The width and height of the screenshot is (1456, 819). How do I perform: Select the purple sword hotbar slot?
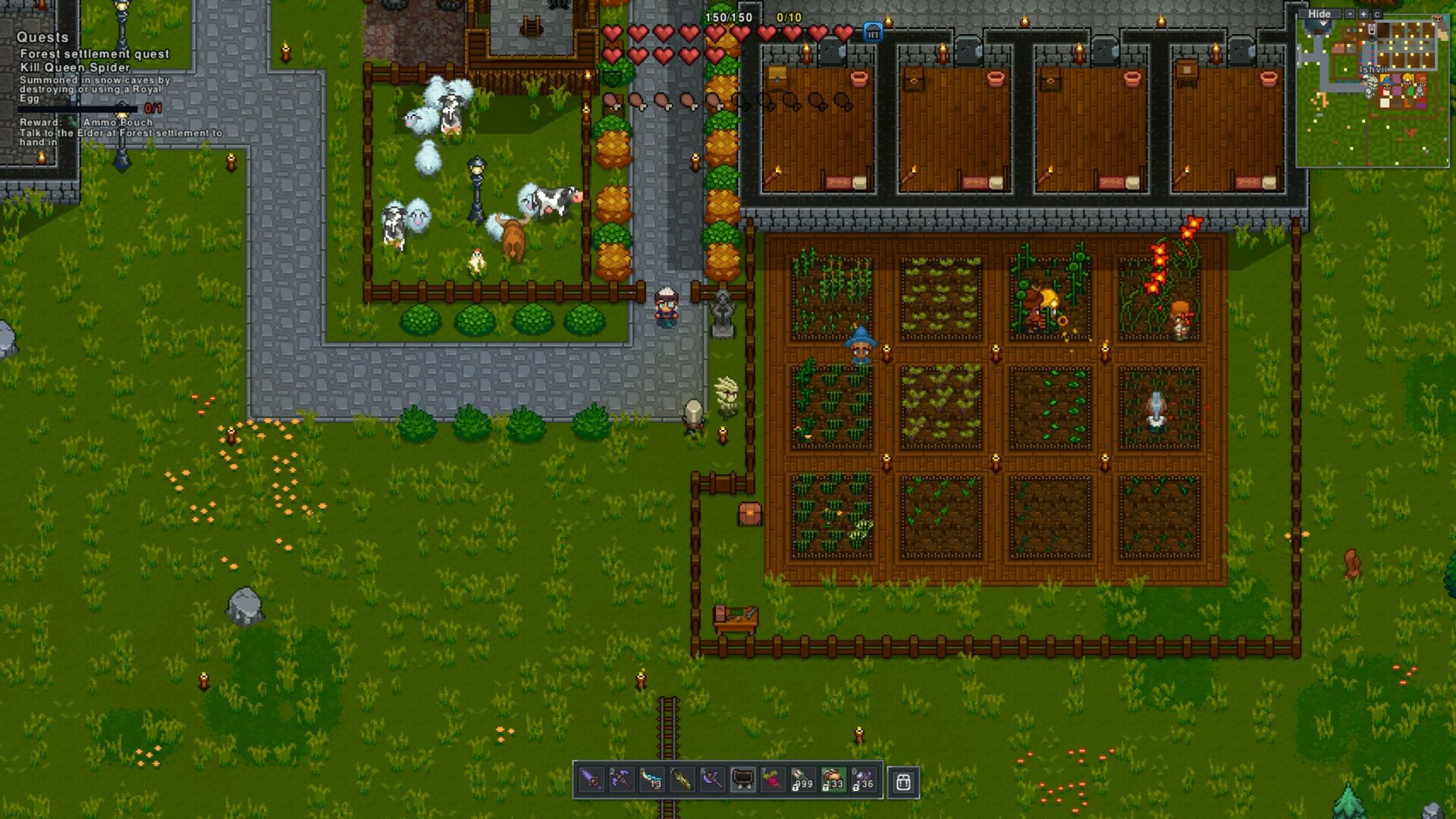coord(591,780)
